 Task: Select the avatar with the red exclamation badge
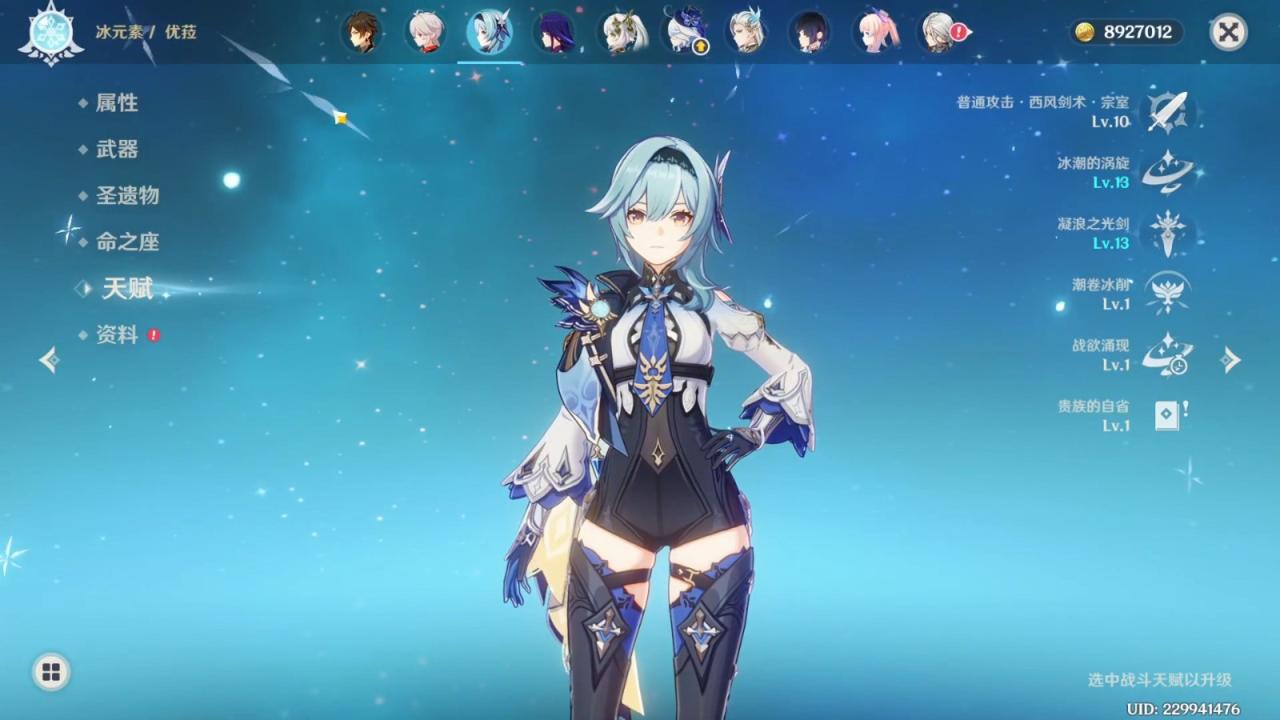click(x=938, y=31)
